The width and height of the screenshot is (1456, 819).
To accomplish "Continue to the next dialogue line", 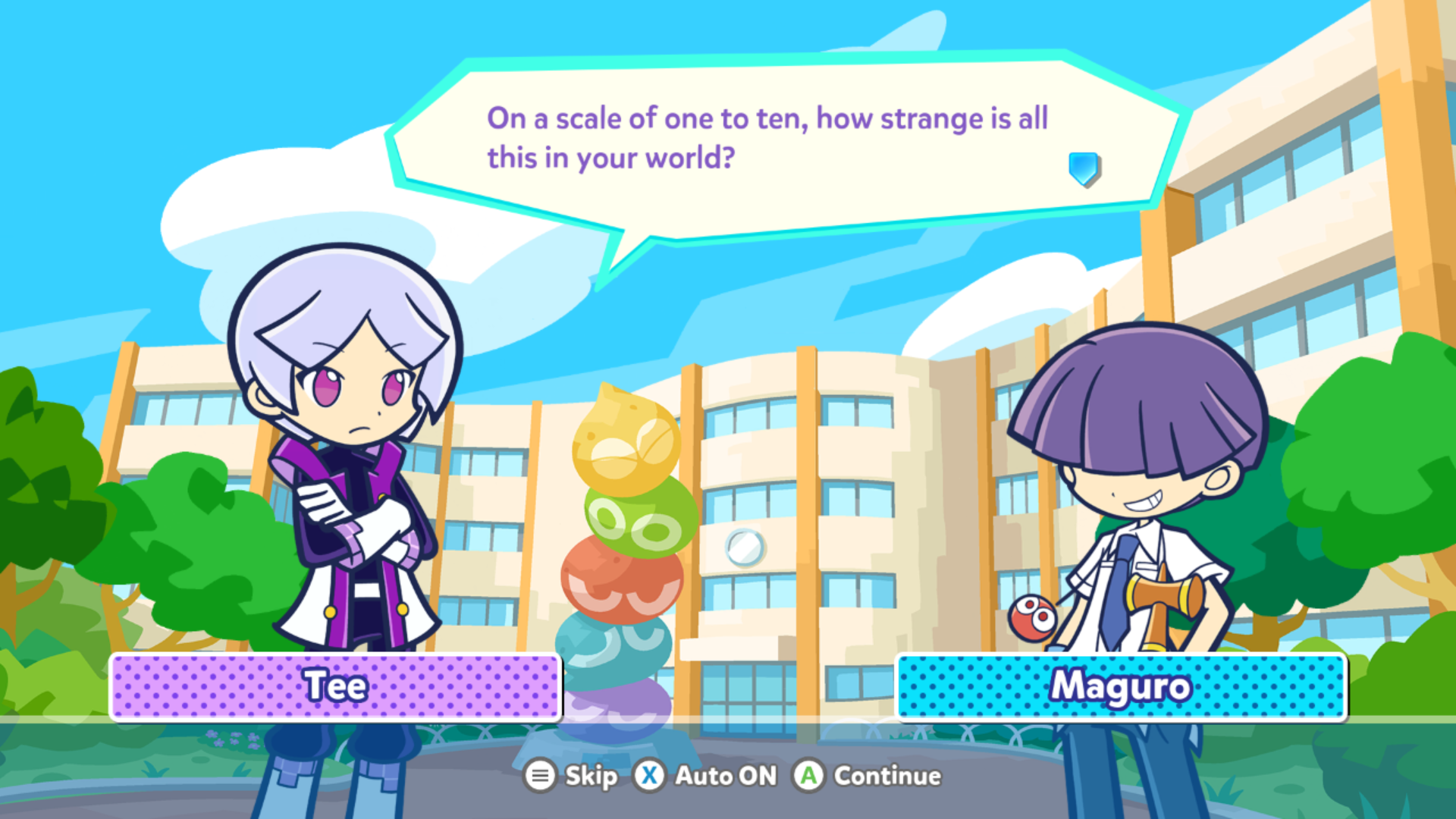I will [x=867, y=776].
